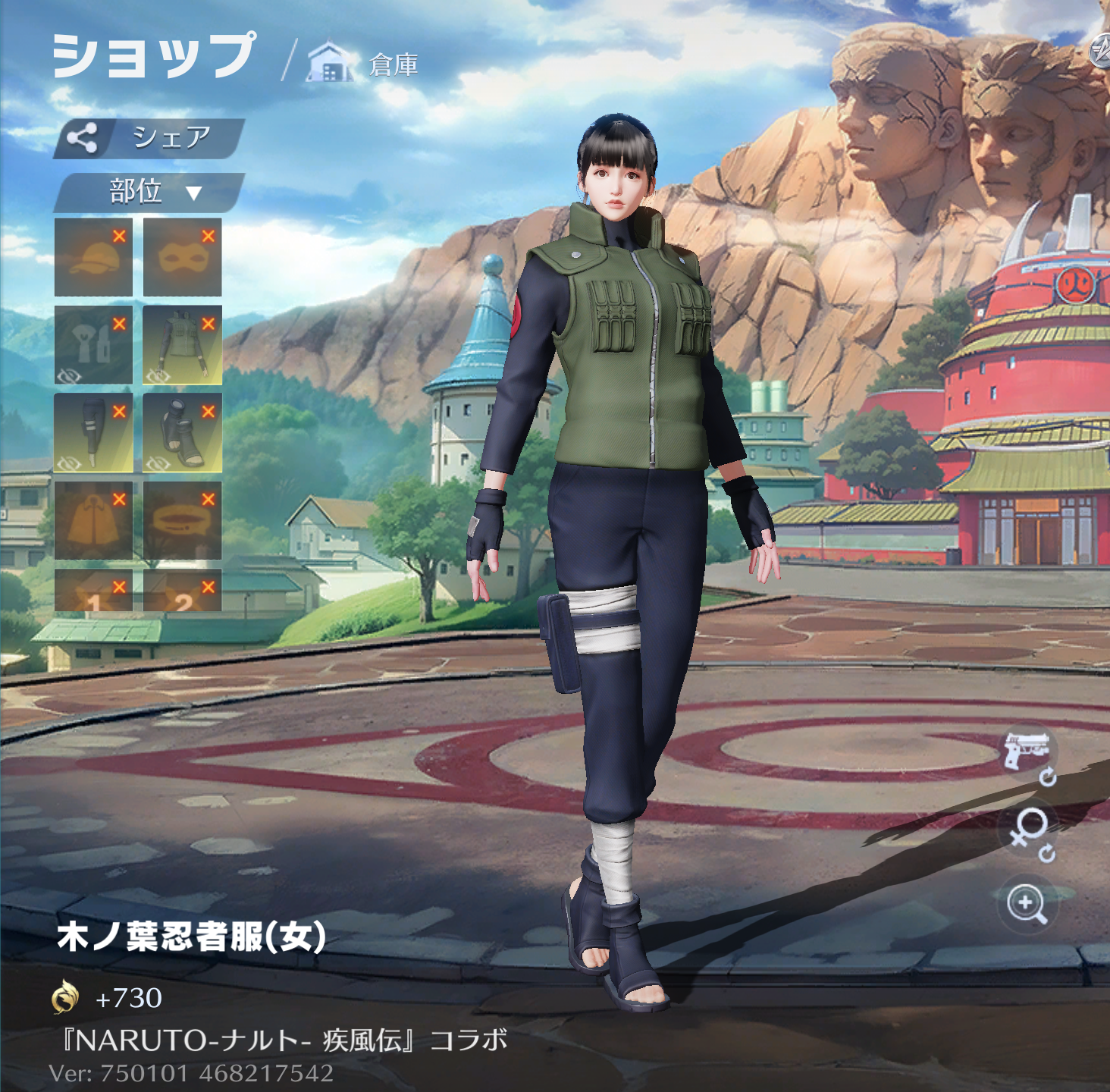The height and width of the screenshot is (1092, 1110).
Task: Zoom in with the magnifier button
Action: tap(1027, 903)
